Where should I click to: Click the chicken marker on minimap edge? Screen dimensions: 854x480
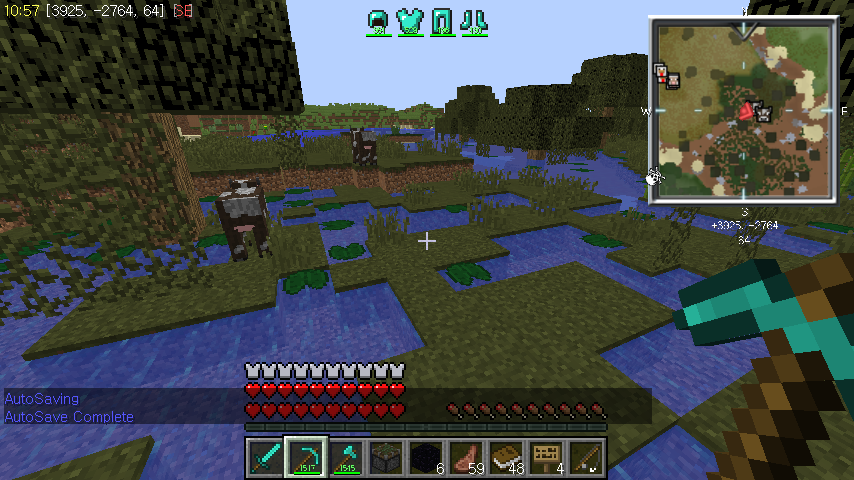pyautogui.click(x=654, y=177)
